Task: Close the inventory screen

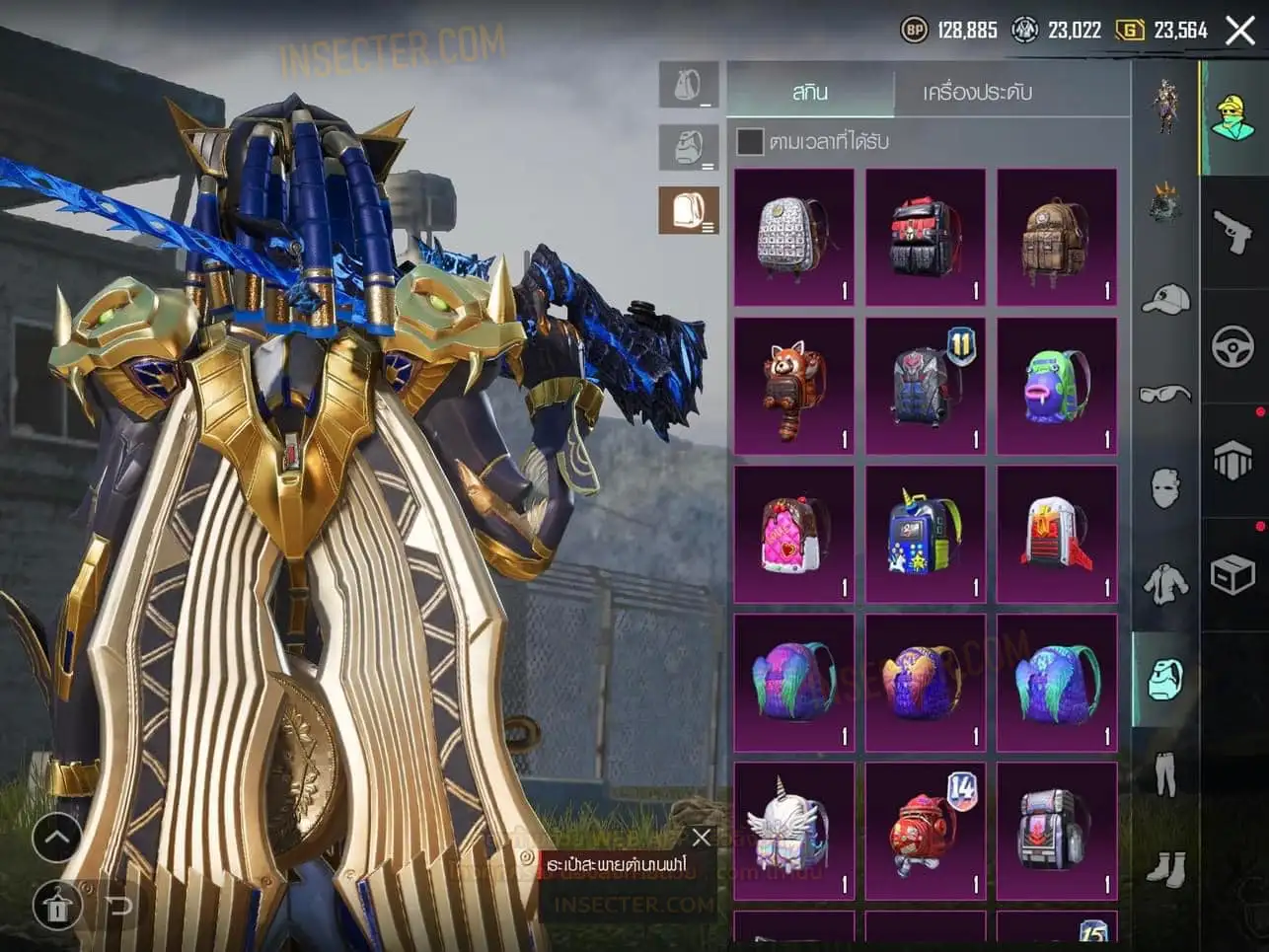Action: [x=1239, y=31]
